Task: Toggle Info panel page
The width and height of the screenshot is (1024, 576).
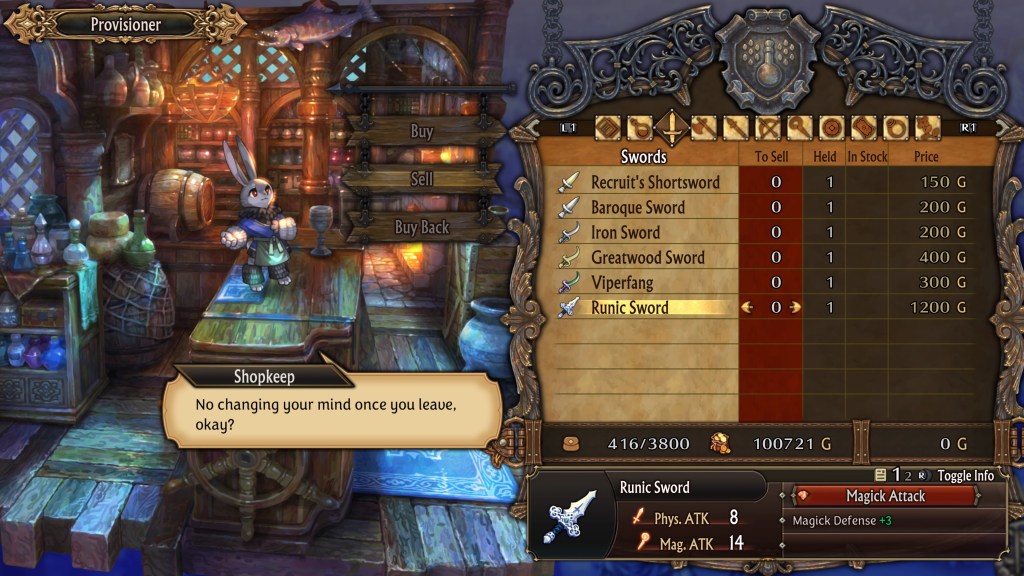Action: click(x=965, y=475)
